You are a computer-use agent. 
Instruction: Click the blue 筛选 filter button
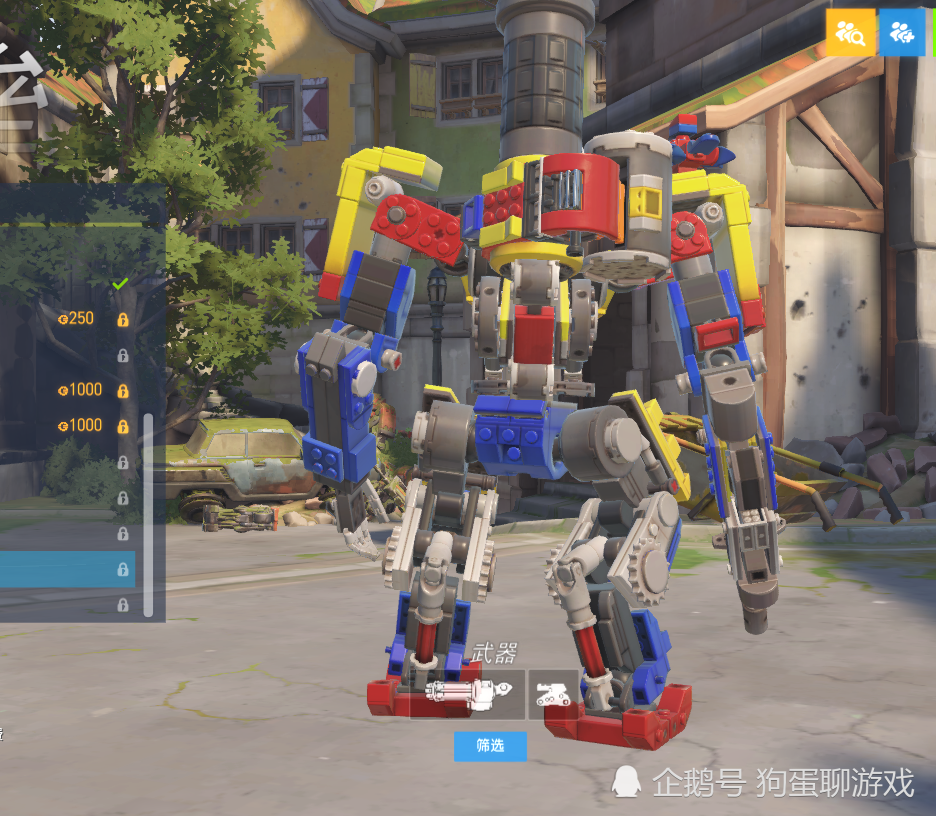tap(490, 746)
